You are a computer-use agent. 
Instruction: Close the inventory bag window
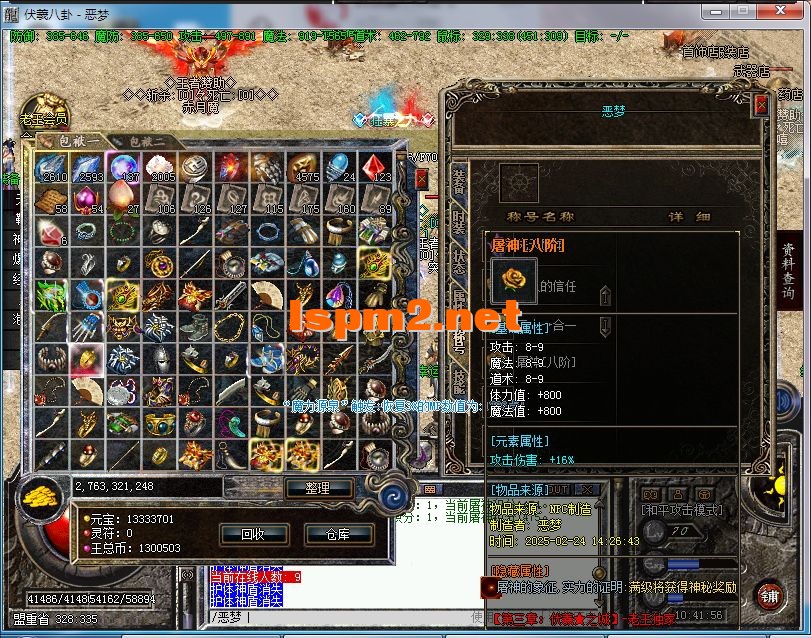point(421,178)
